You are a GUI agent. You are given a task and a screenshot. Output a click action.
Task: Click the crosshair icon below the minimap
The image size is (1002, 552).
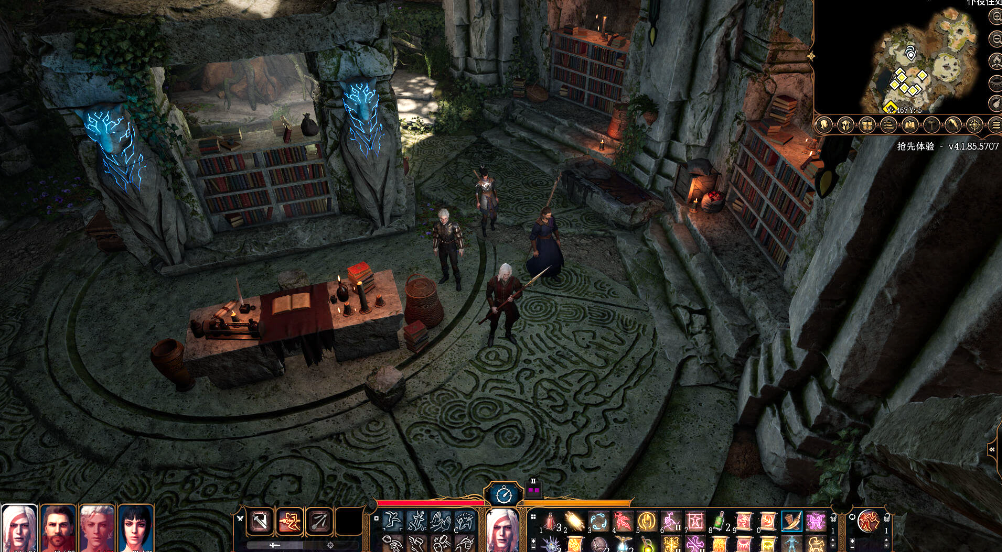tap(973, 125)
